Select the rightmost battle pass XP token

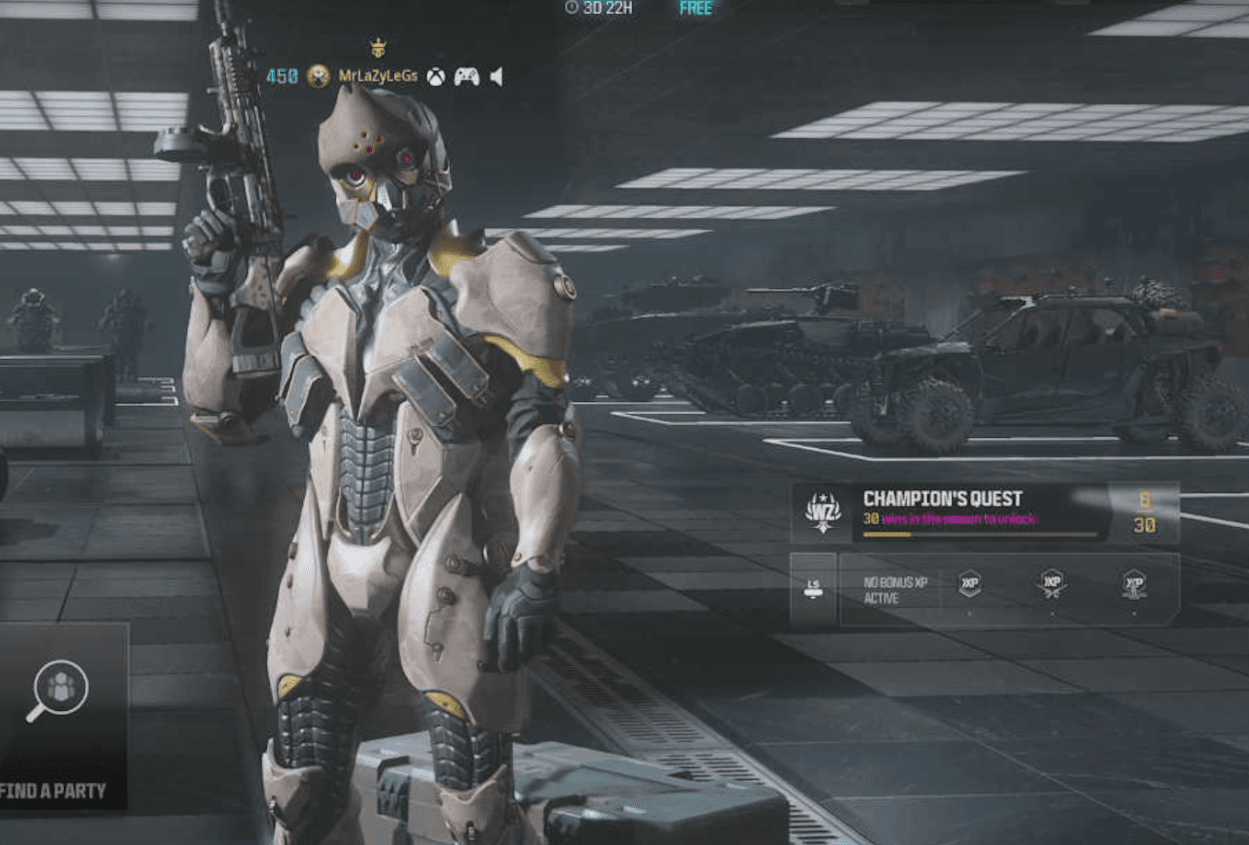pyautogui.click(x=1134, y=584)
